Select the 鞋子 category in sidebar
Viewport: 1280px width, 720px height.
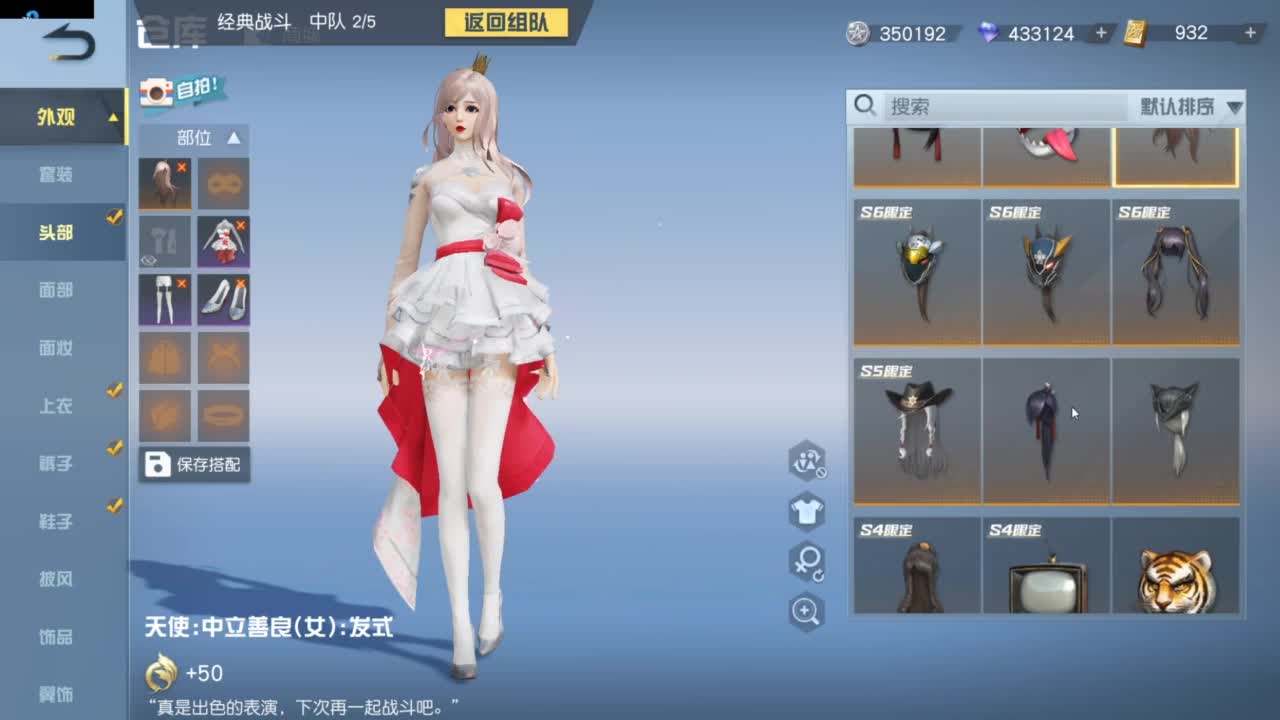click(x=55, y=521)
